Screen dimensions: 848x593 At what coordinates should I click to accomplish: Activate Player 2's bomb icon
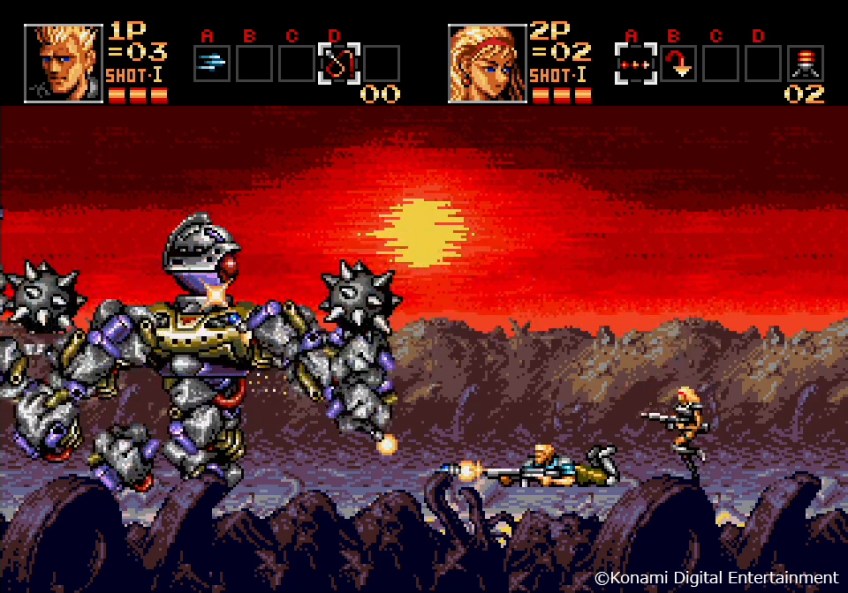click(804, 63)
